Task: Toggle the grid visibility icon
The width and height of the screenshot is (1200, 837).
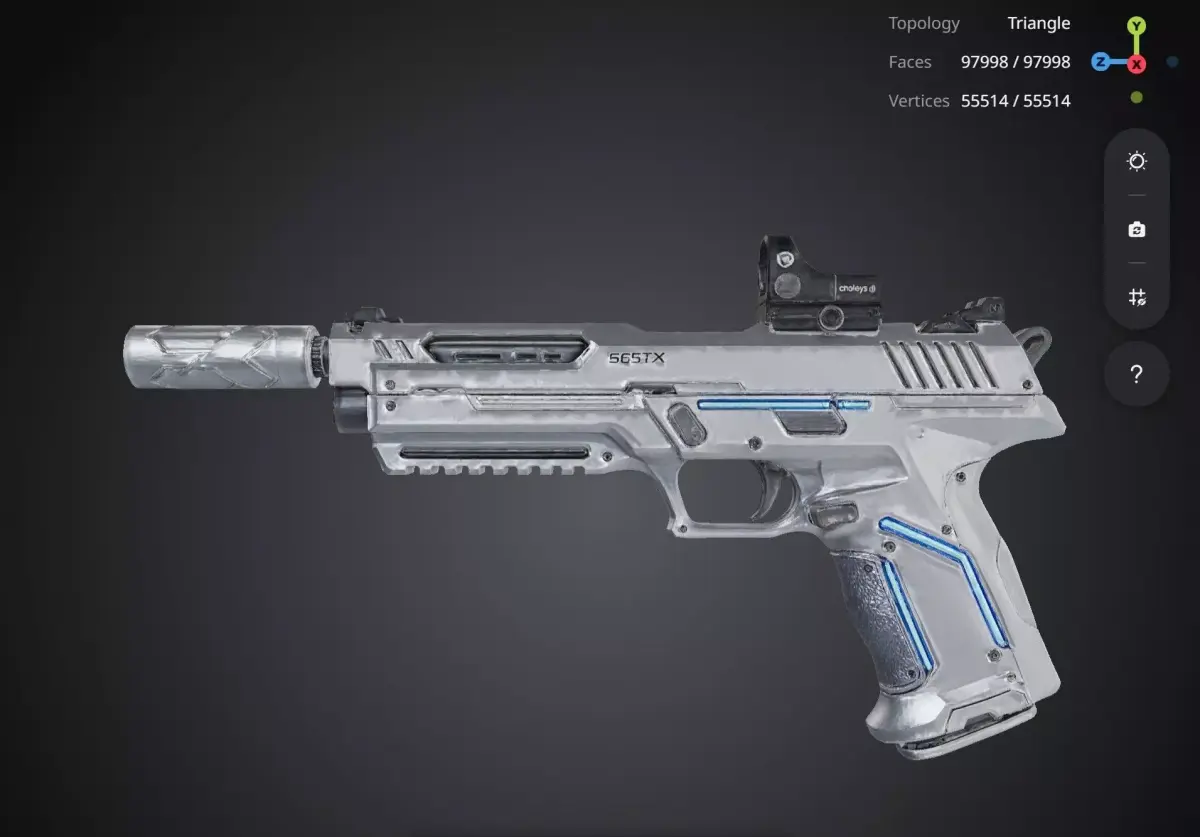Action: coord(1136,297)
